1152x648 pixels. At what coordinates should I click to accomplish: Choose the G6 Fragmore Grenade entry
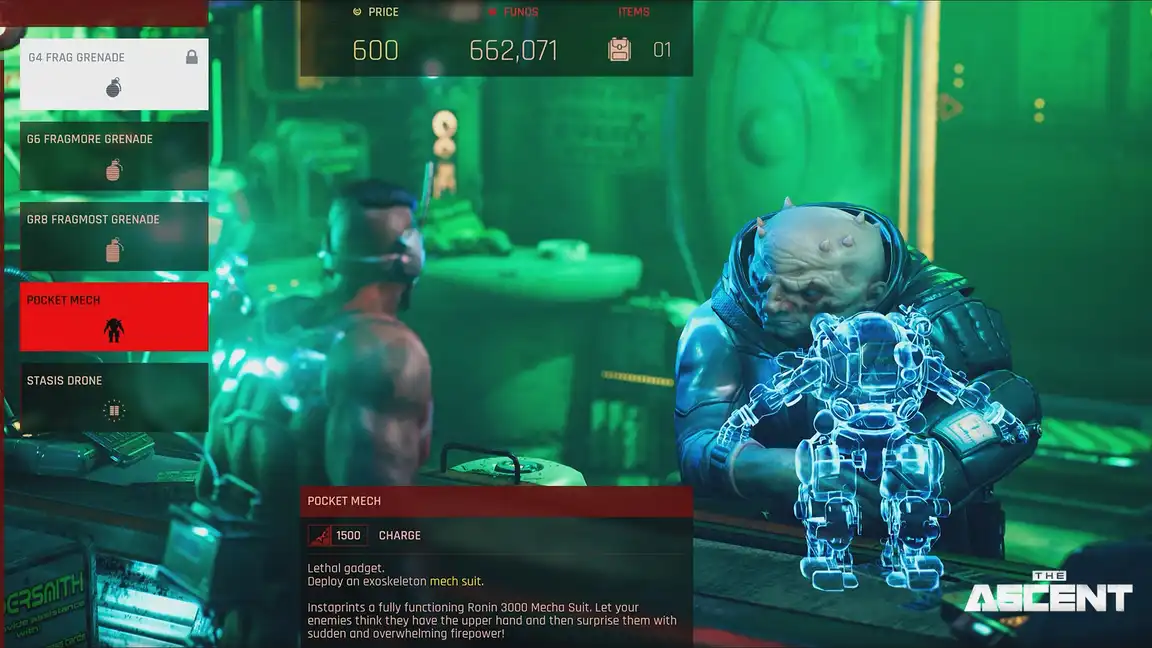[x=114, y=156]
